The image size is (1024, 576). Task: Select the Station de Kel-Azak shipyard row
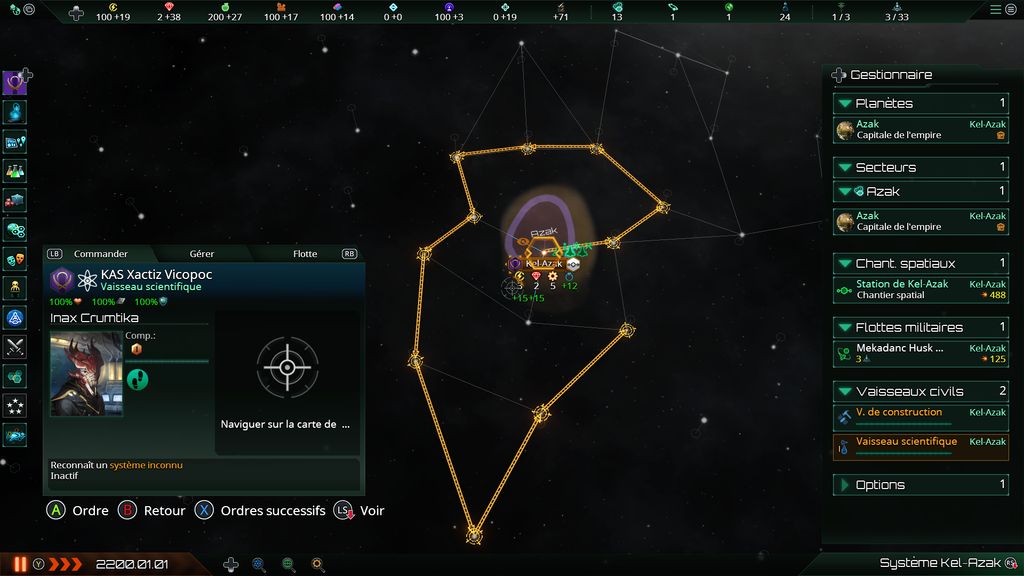[x=920, y=290]
